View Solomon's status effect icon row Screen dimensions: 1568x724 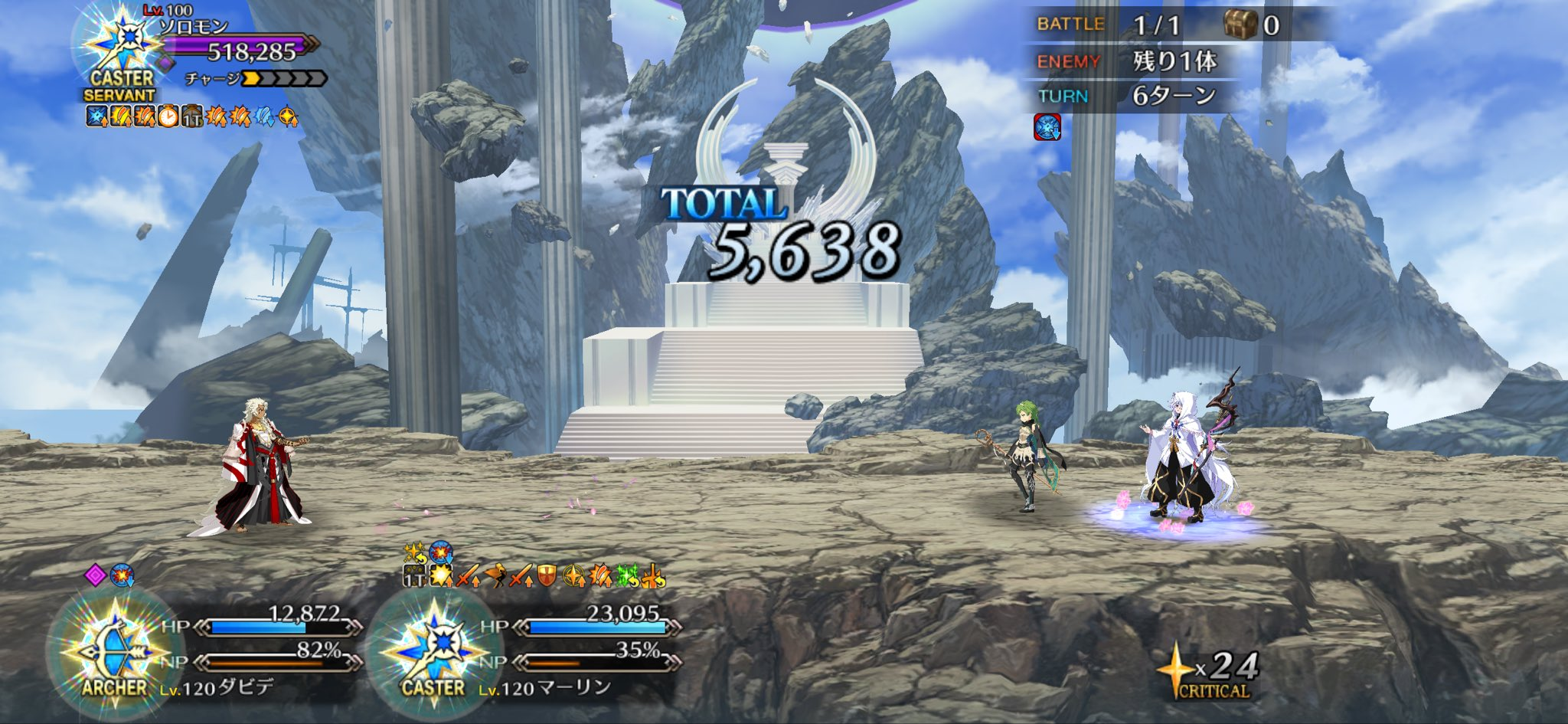191,116
